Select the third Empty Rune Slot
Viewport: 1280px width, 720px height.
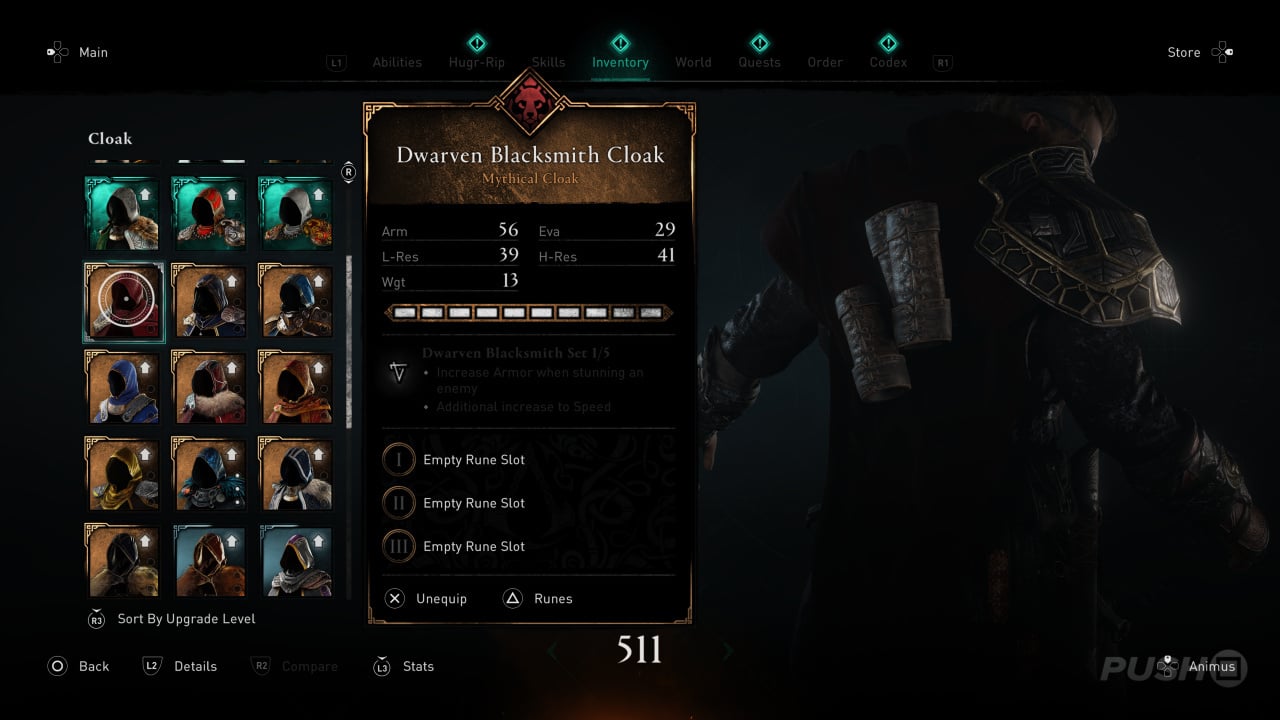click(473, 546)
